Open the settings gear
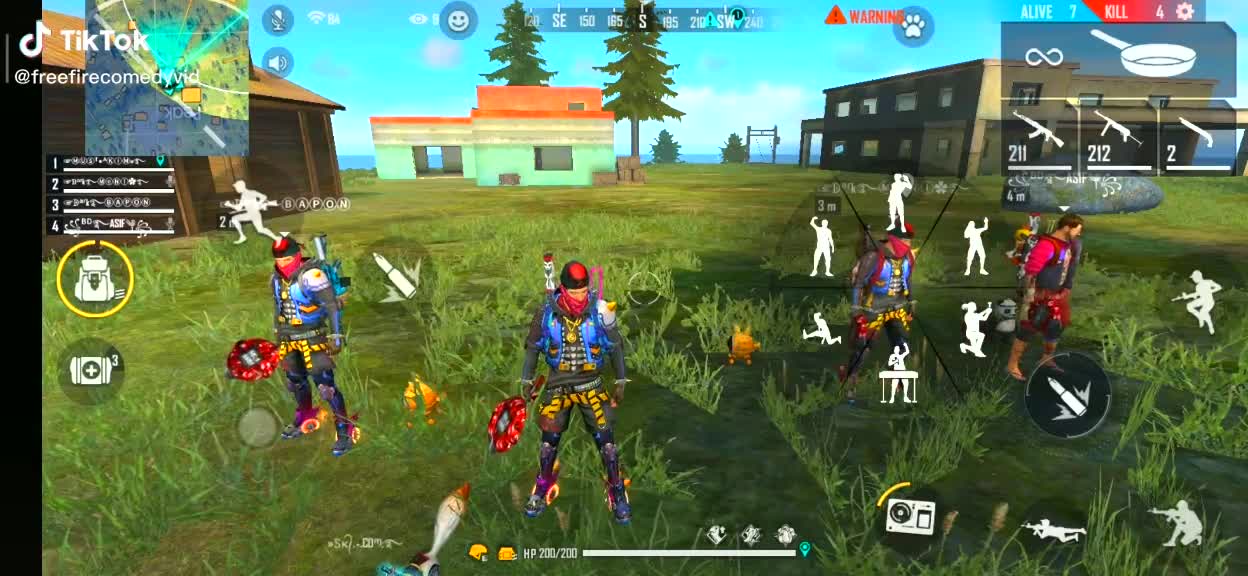 pos(1185,11)
